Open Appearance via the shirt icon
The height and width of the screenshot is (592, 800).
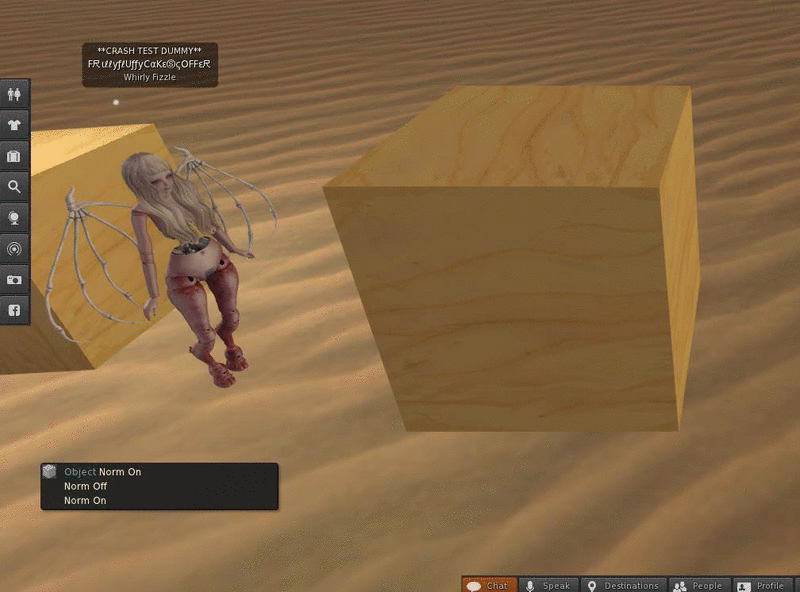14,125
